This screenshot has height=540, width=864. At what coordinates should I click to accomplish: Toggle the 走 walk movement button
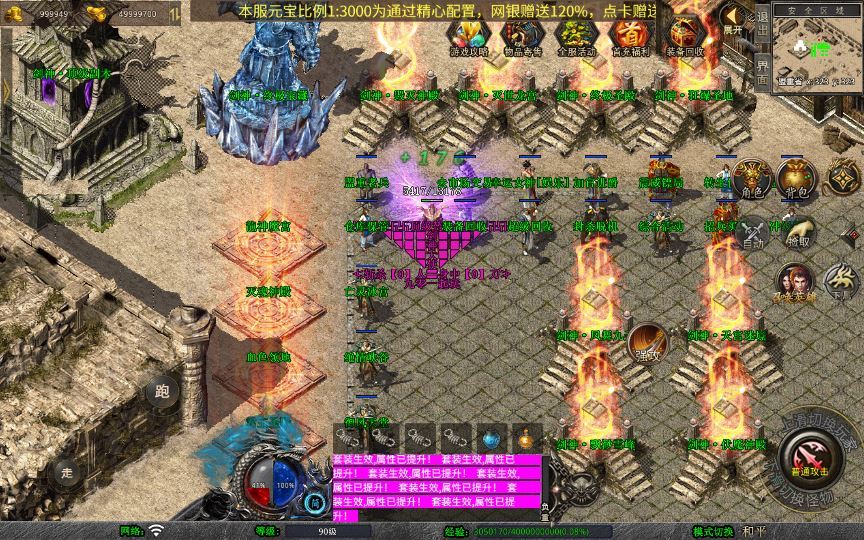(68, 471)
